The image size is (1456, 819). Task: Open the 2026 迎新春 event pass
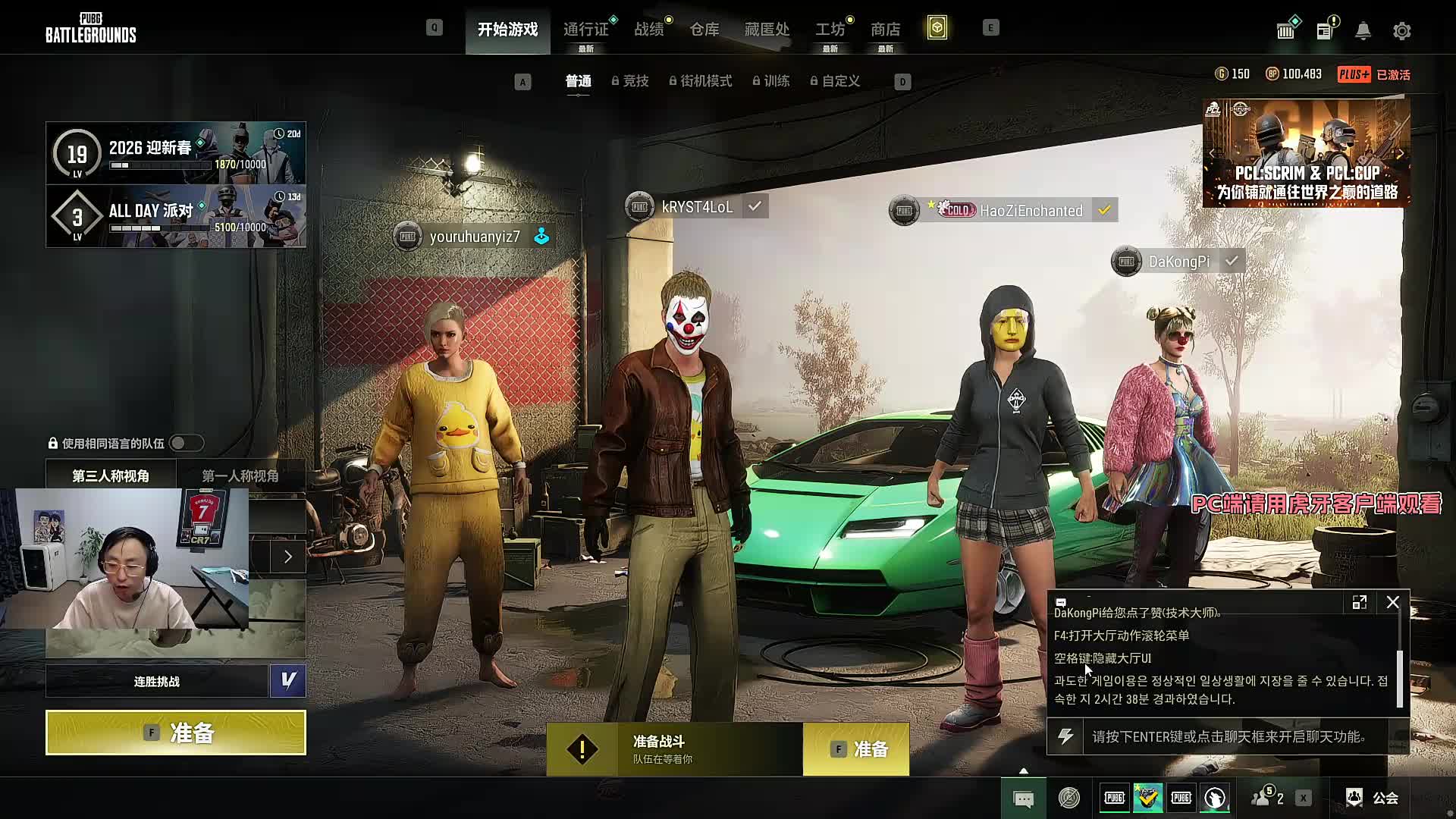[x=176, y=153]
